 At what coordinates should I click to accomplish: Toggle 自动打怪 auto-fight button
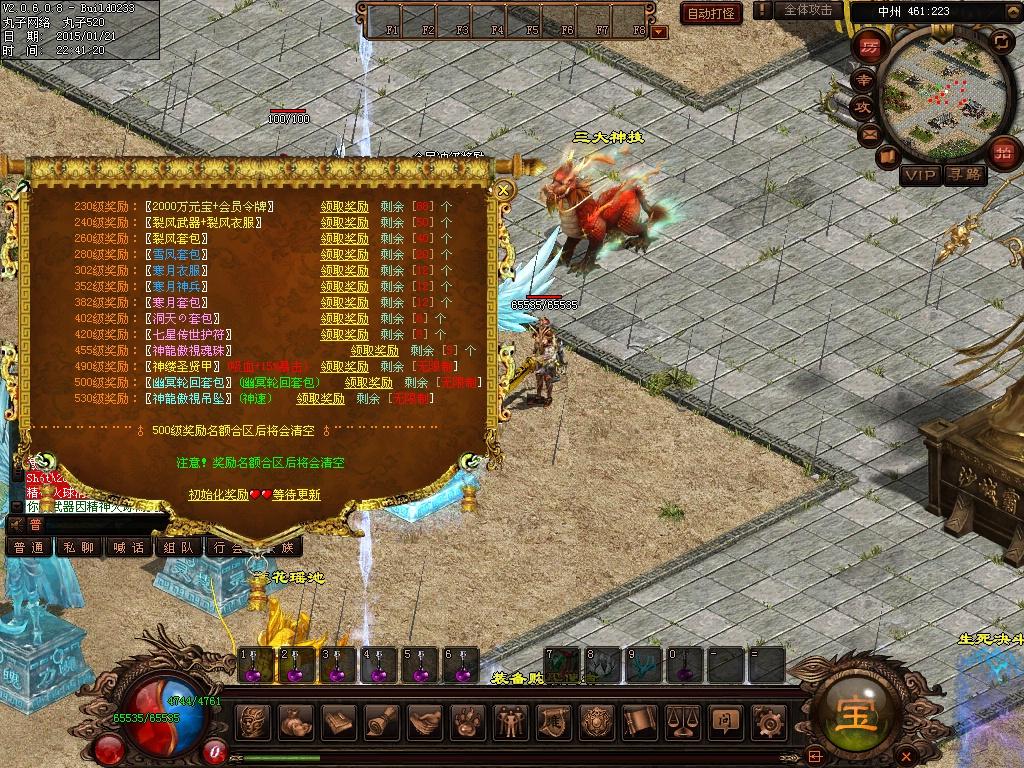(712, 13)
